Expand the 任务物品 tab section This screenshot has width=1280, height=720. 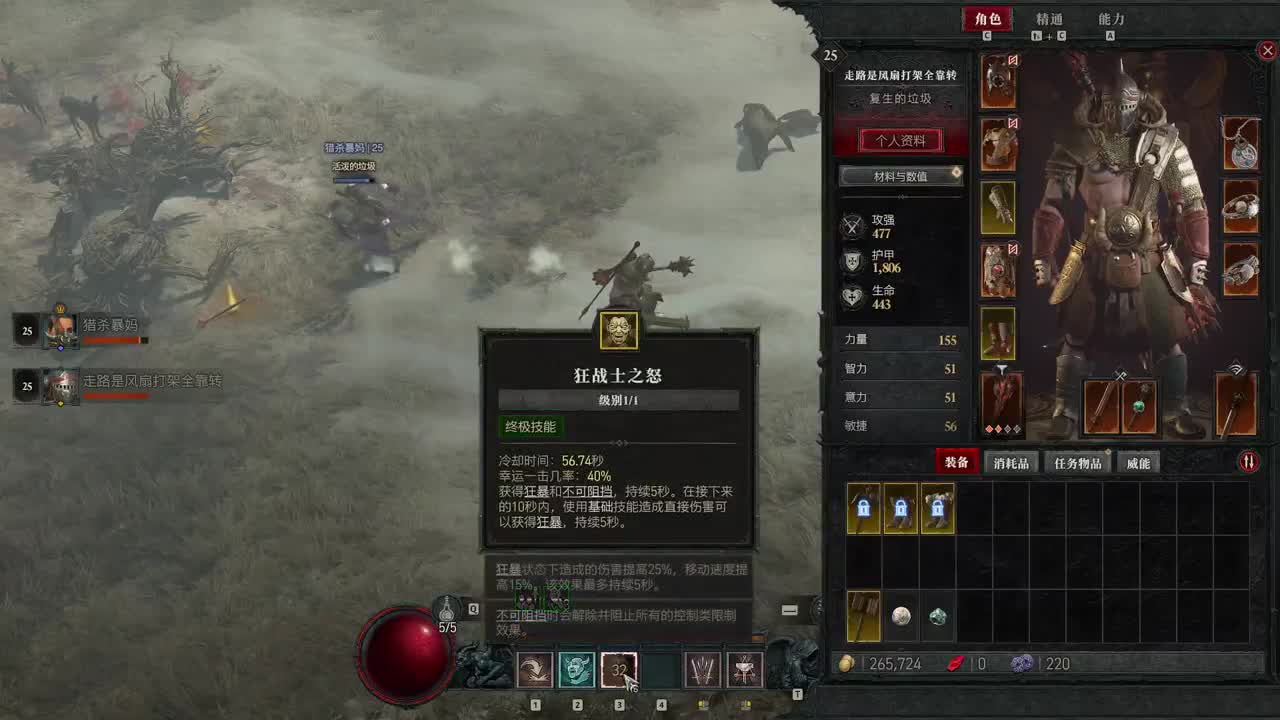1078,461
